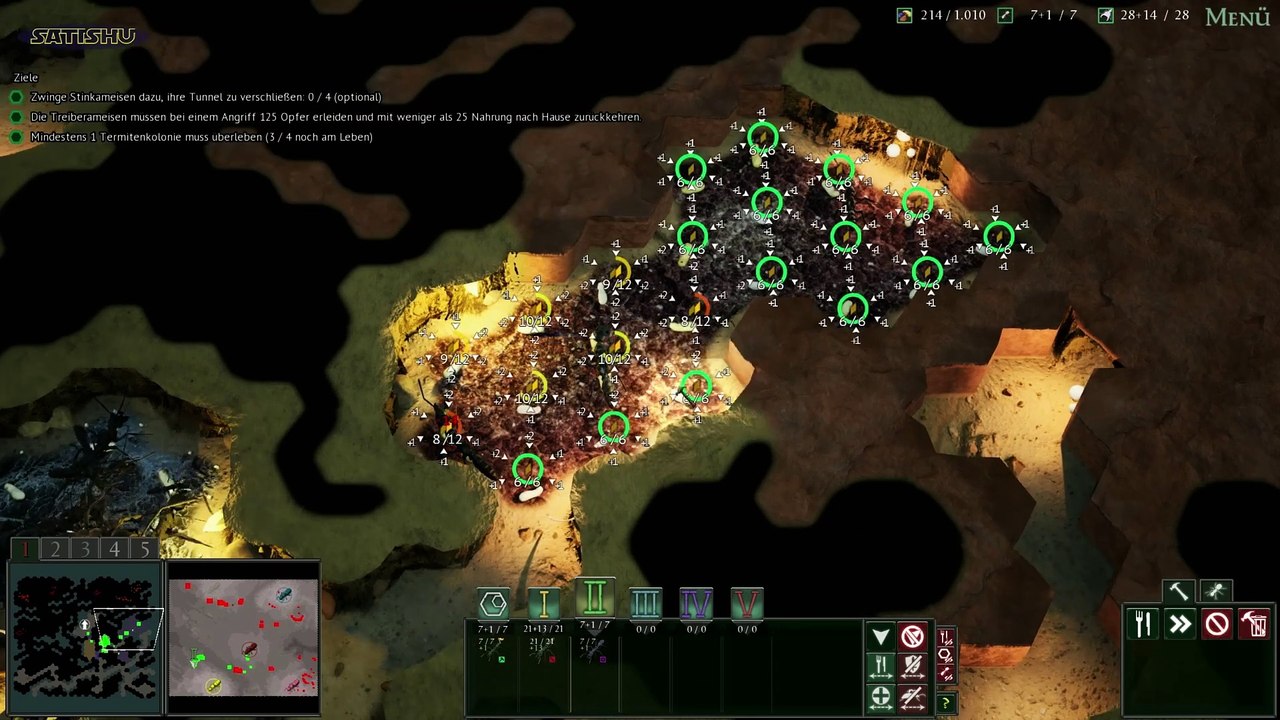Open the ant units tab
The height and width of the screenshot is (720, 1280).
(1216, 591)
